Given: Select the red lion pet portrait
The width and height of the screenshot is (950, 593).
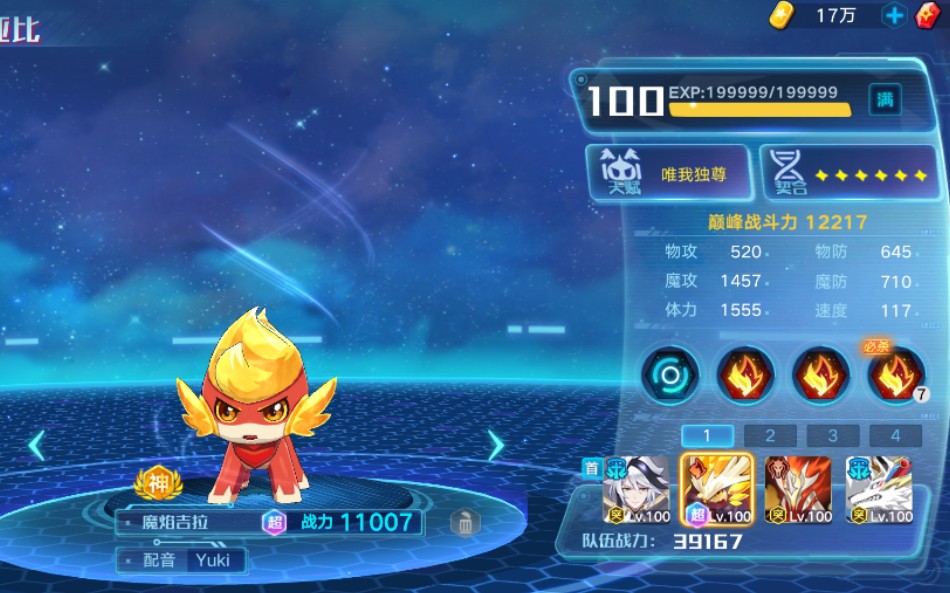Looking at the screenshot, I should click(x=798, y=490).
